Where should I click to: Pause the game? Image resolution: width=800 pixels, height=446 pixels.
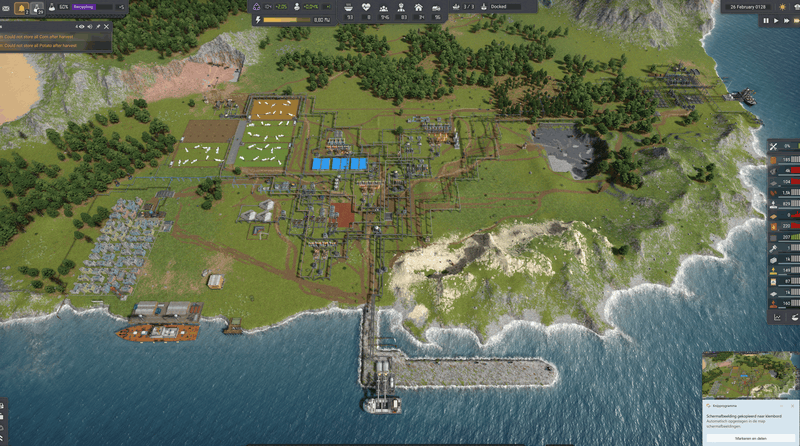(766, 20)
